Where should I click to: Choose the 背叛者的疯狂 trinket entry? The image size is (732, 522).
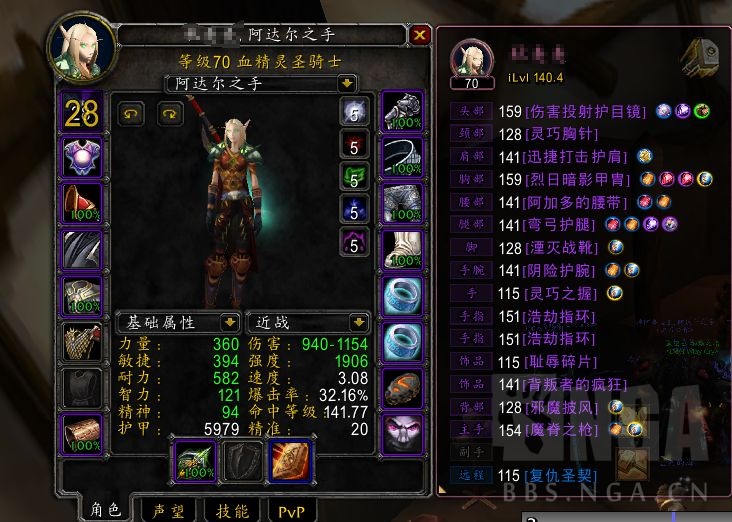(572, 385)
